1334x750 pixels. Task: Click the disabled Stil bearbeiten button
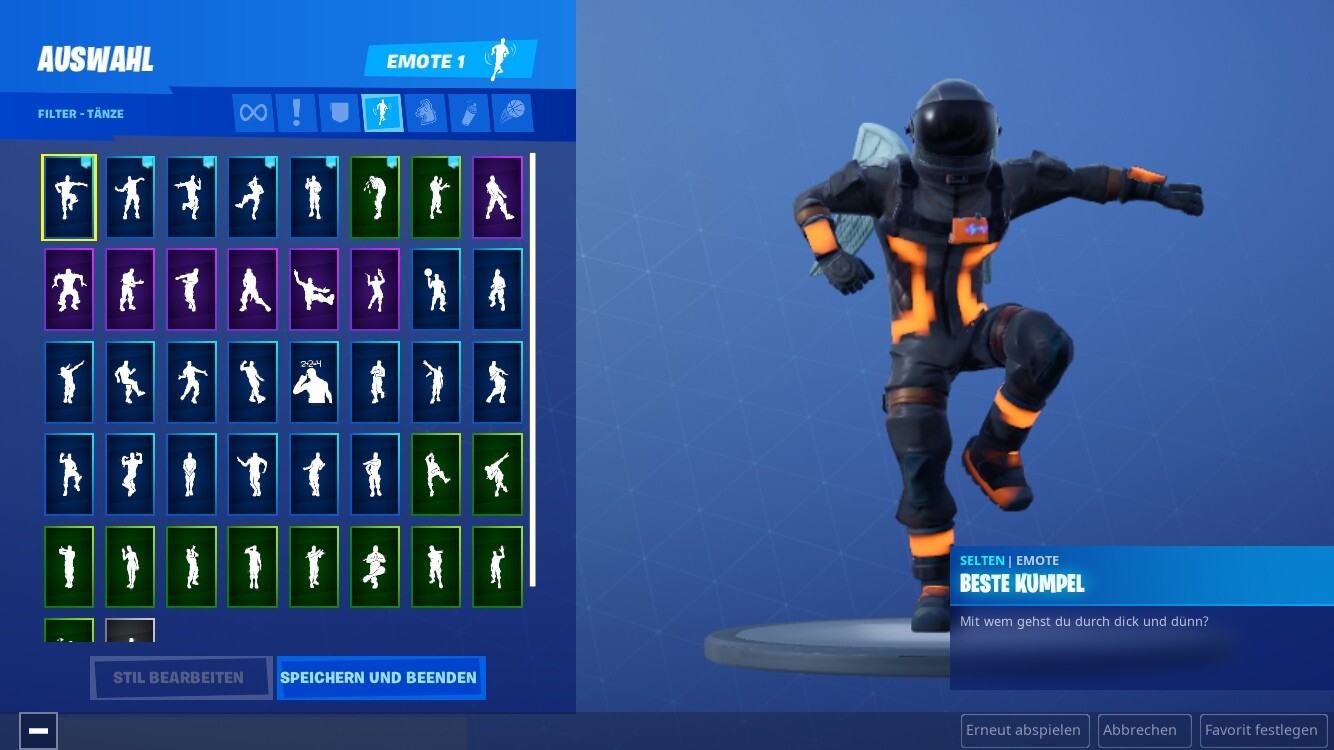tap(180, 678)
